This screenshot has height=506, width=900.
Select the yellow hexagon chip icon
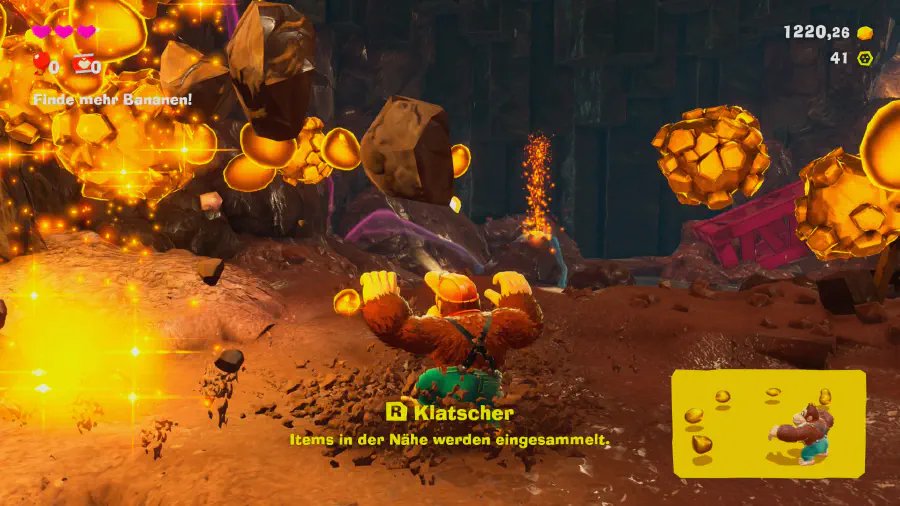point(865,58)
